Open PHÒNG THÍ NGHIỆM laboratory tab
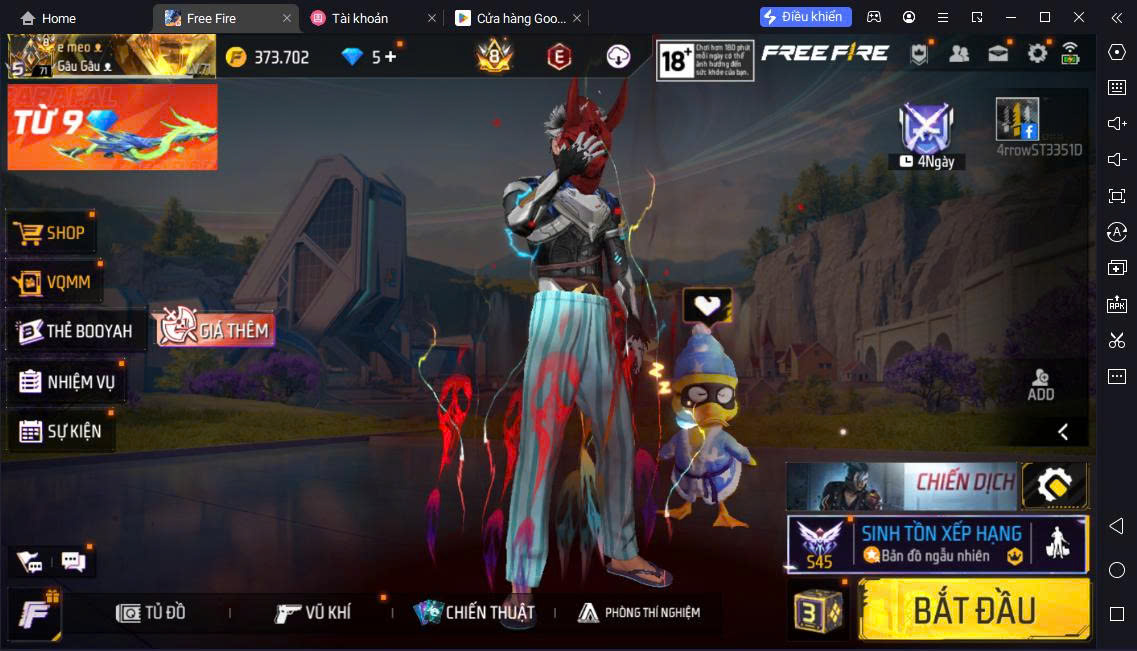 click(x=639, y=612)
